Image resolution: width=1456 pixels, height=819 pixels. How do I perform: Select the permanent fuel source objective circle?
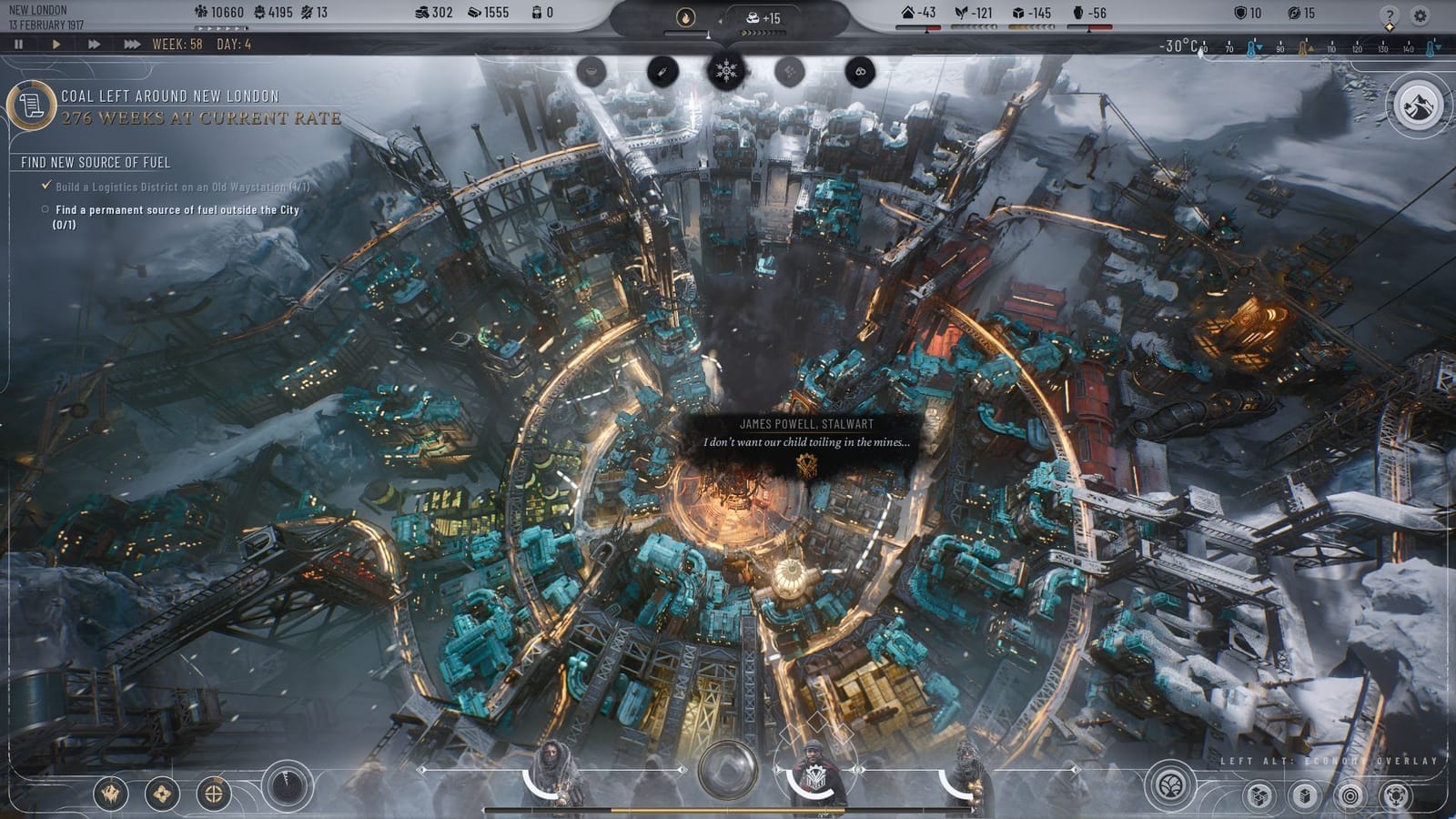pos(45,208)
